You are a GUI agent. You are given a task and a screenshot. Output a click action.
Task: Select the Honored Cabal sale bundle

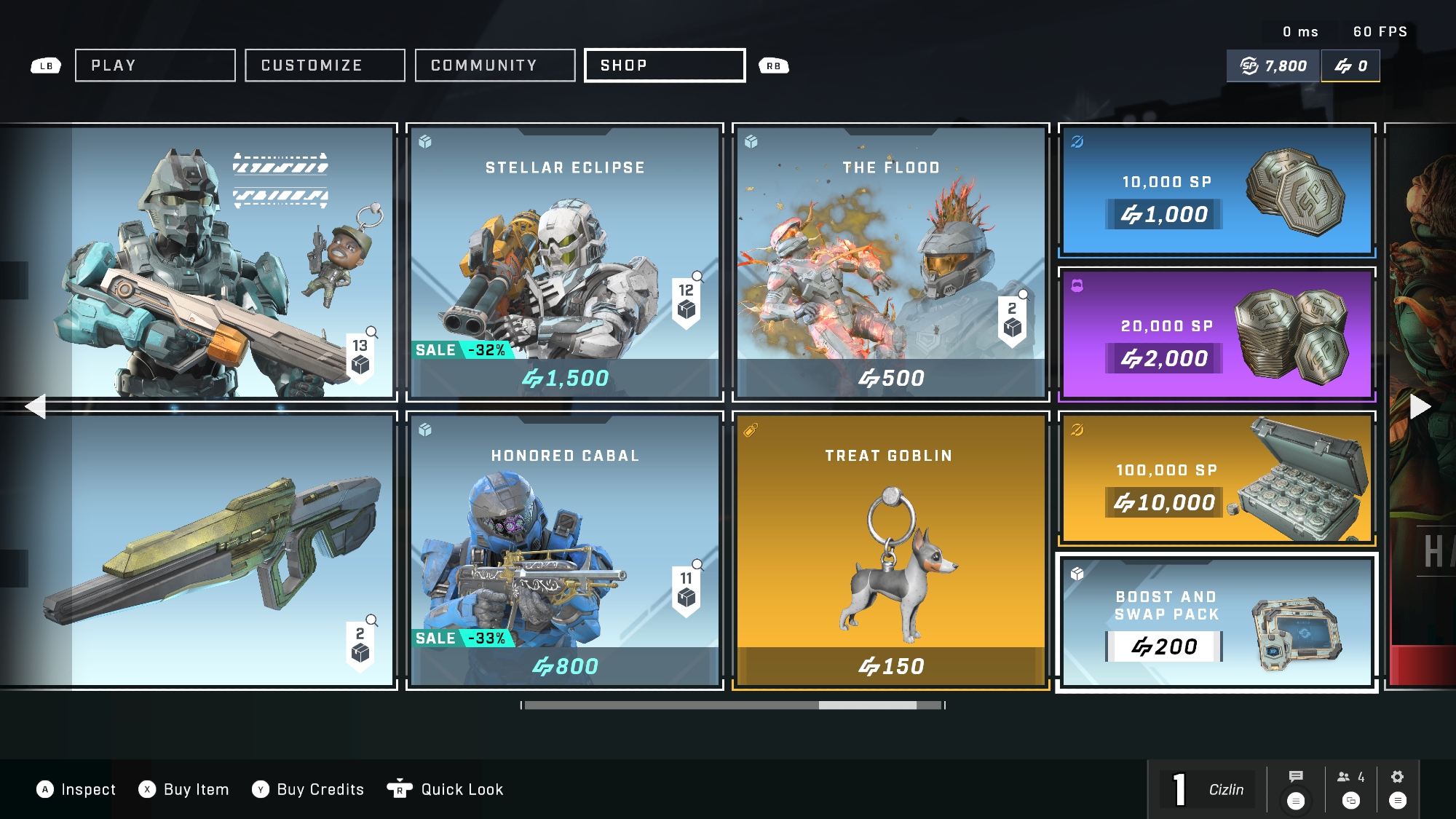pyautogui.click(x=565, y=550)
